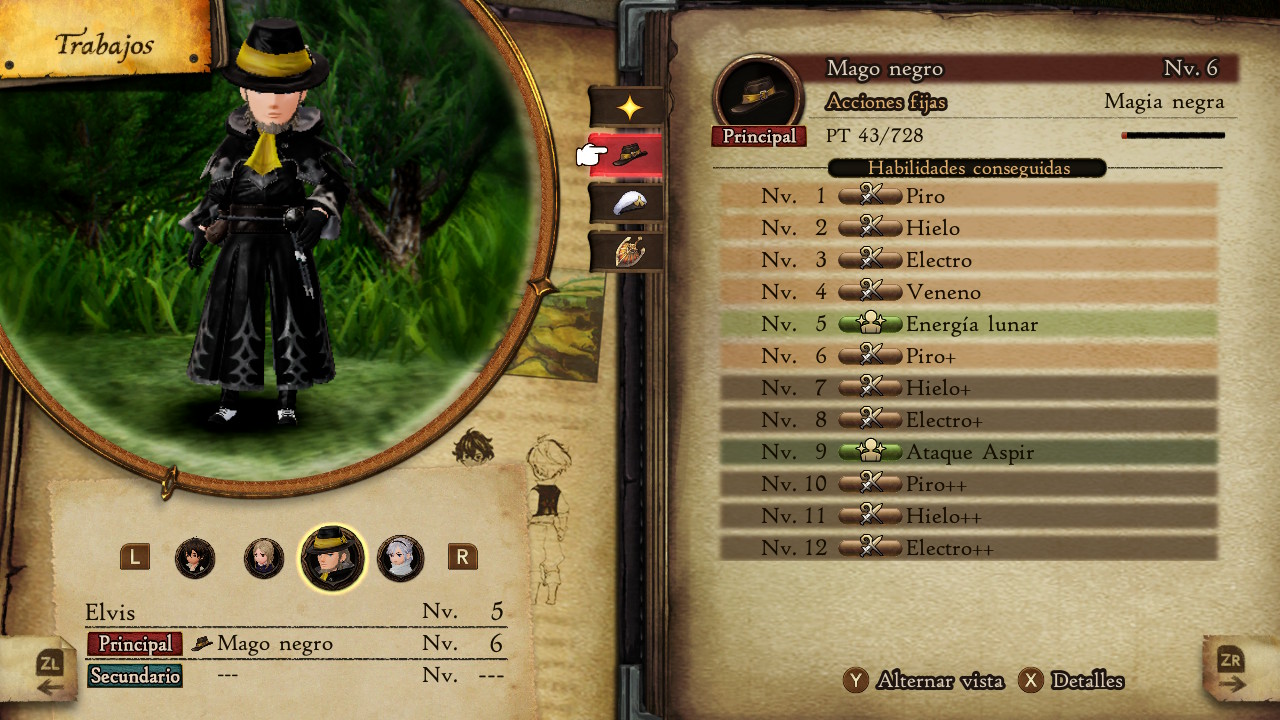Select the Hielo ability at Nv. 2
The image size is (1280, 720).
coord(968,228)
